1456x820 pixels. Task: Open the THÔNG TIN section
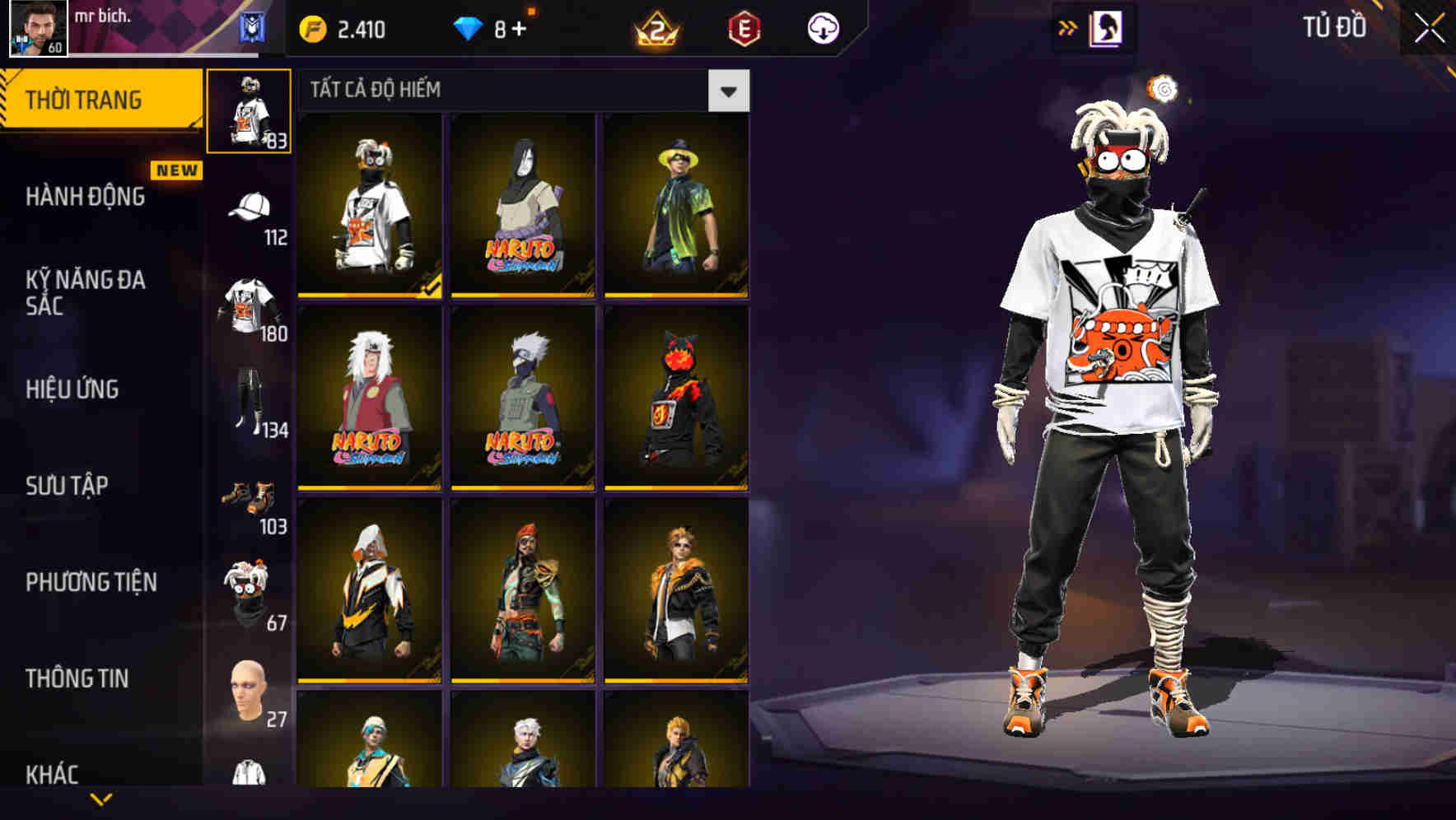click(x=76, y=678)
